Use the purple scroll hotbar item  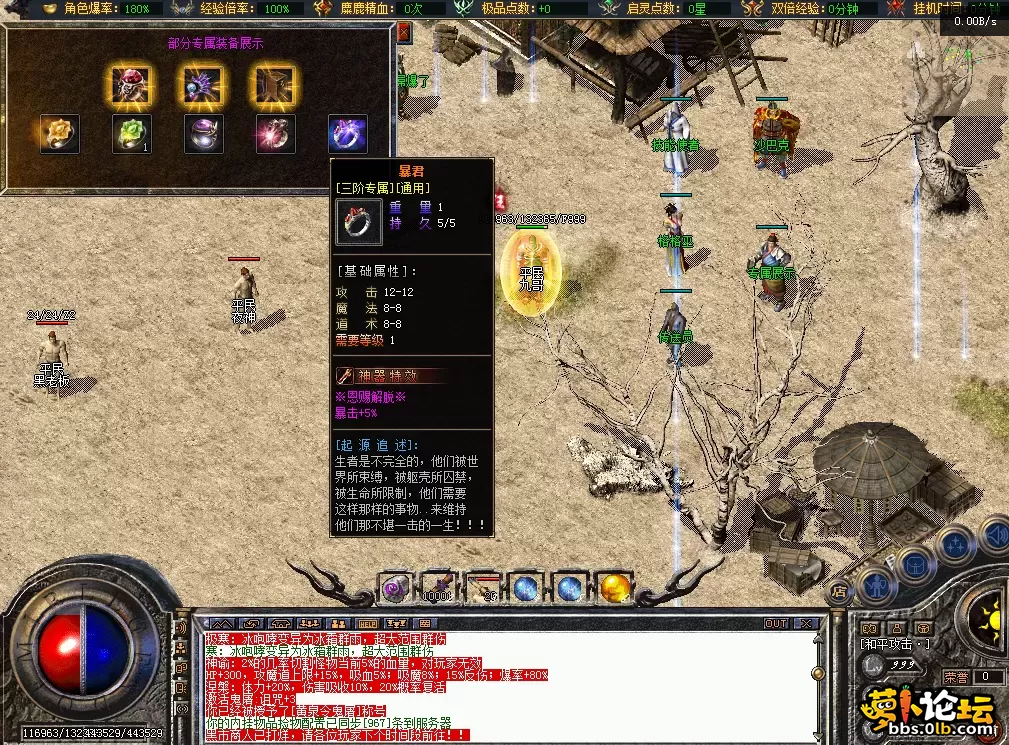(397, 587)
